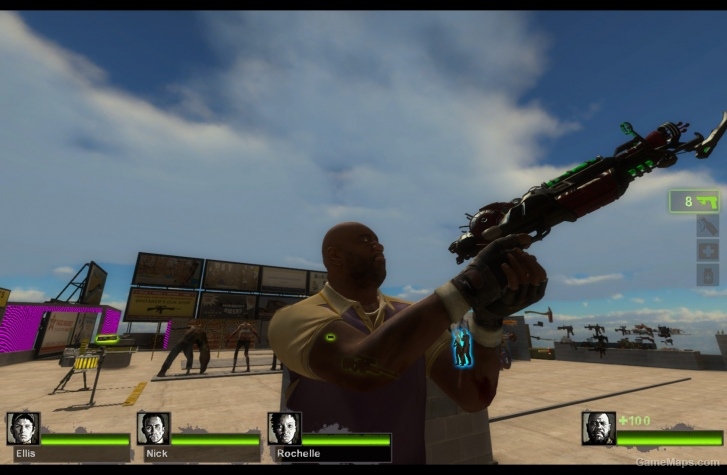This screenshot has height=475, width=727.
Task: Choose the molotov throwable slot
Action: pyautogui.click(x=707, y=226)
